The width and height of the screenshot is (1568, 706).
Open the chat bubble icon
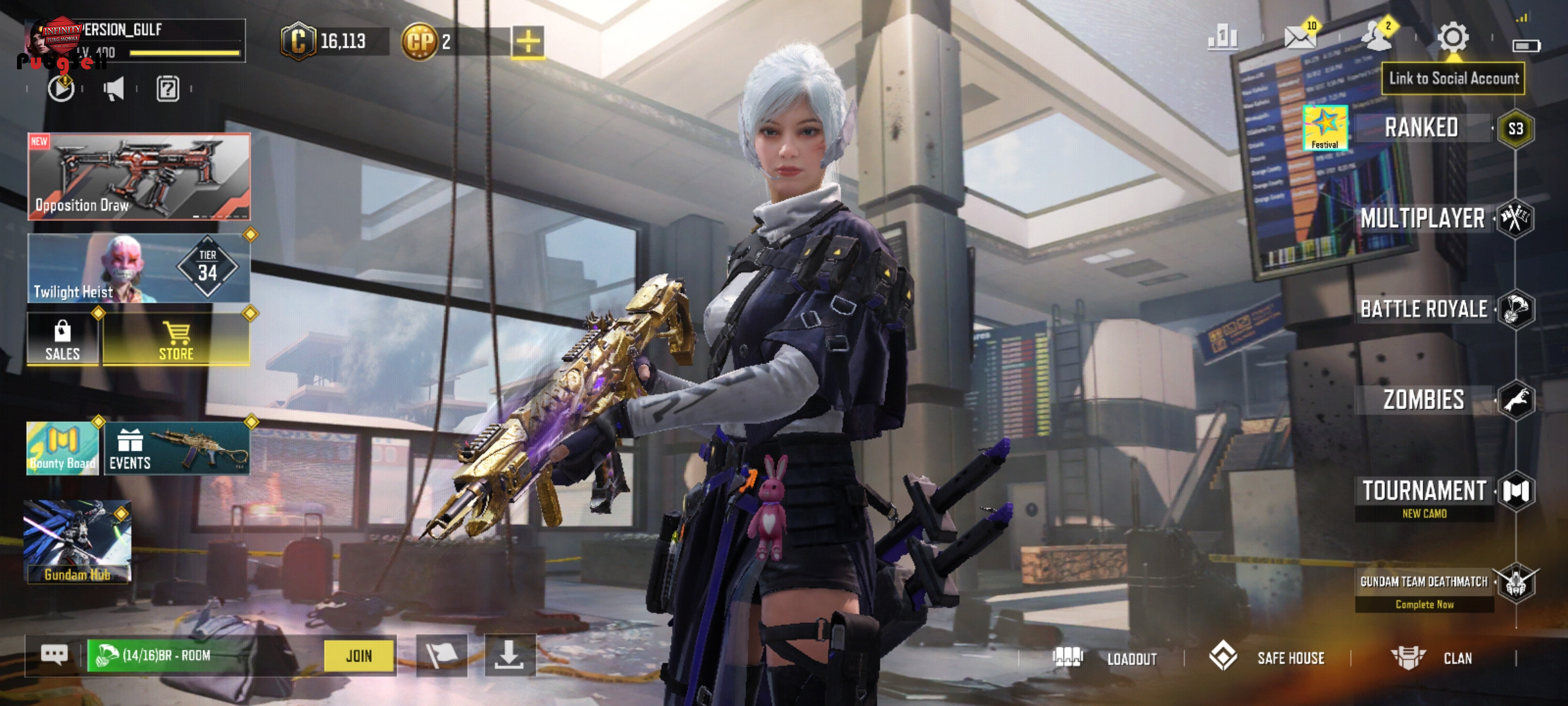[x=54, y=654]
